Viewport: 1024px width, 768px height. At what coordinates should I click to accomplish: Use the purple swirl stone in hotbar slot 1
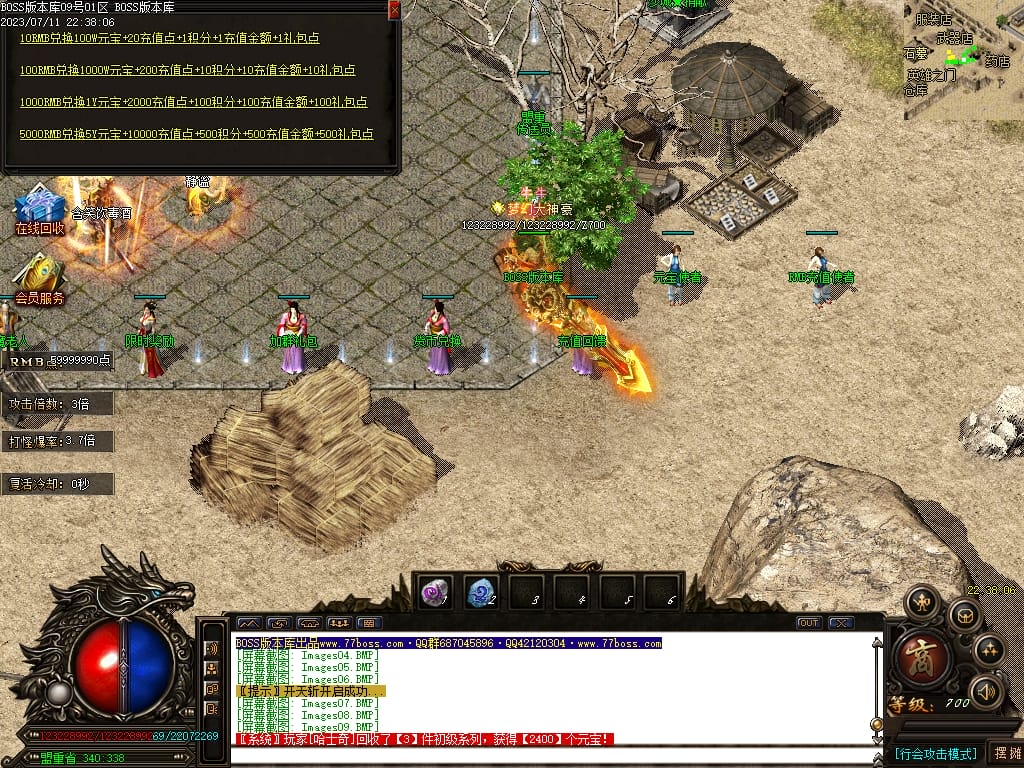click(x=435, y=592)
